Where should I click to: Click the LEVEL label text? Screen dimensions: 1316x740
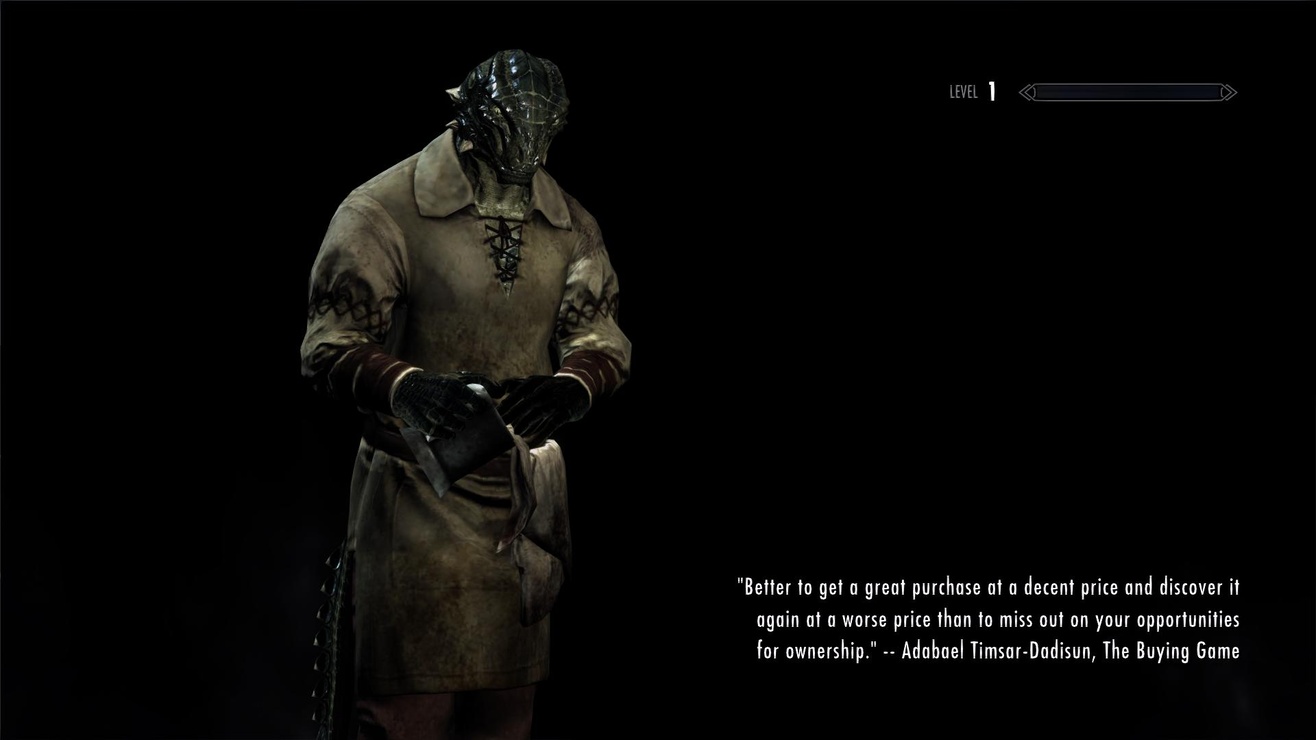[x=963, y=92]
